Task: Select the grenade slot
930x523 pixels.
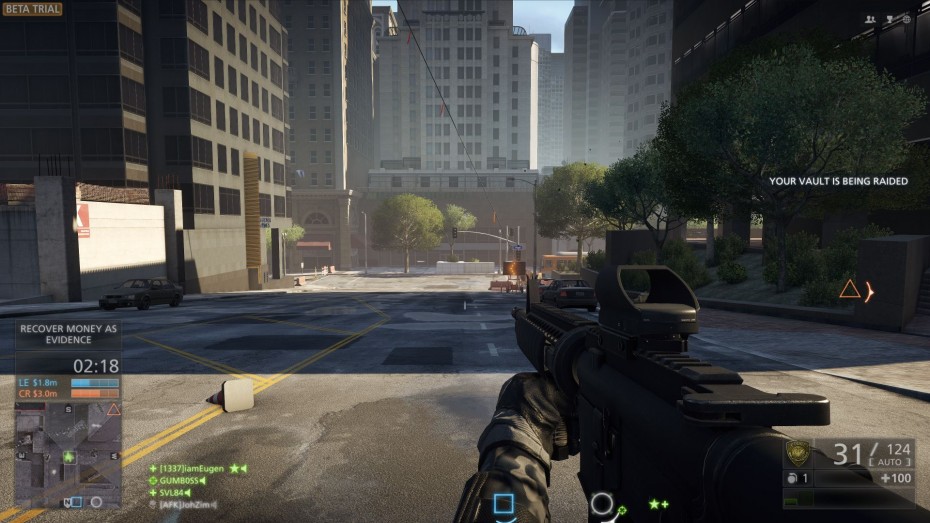Action: coord(798,478)
